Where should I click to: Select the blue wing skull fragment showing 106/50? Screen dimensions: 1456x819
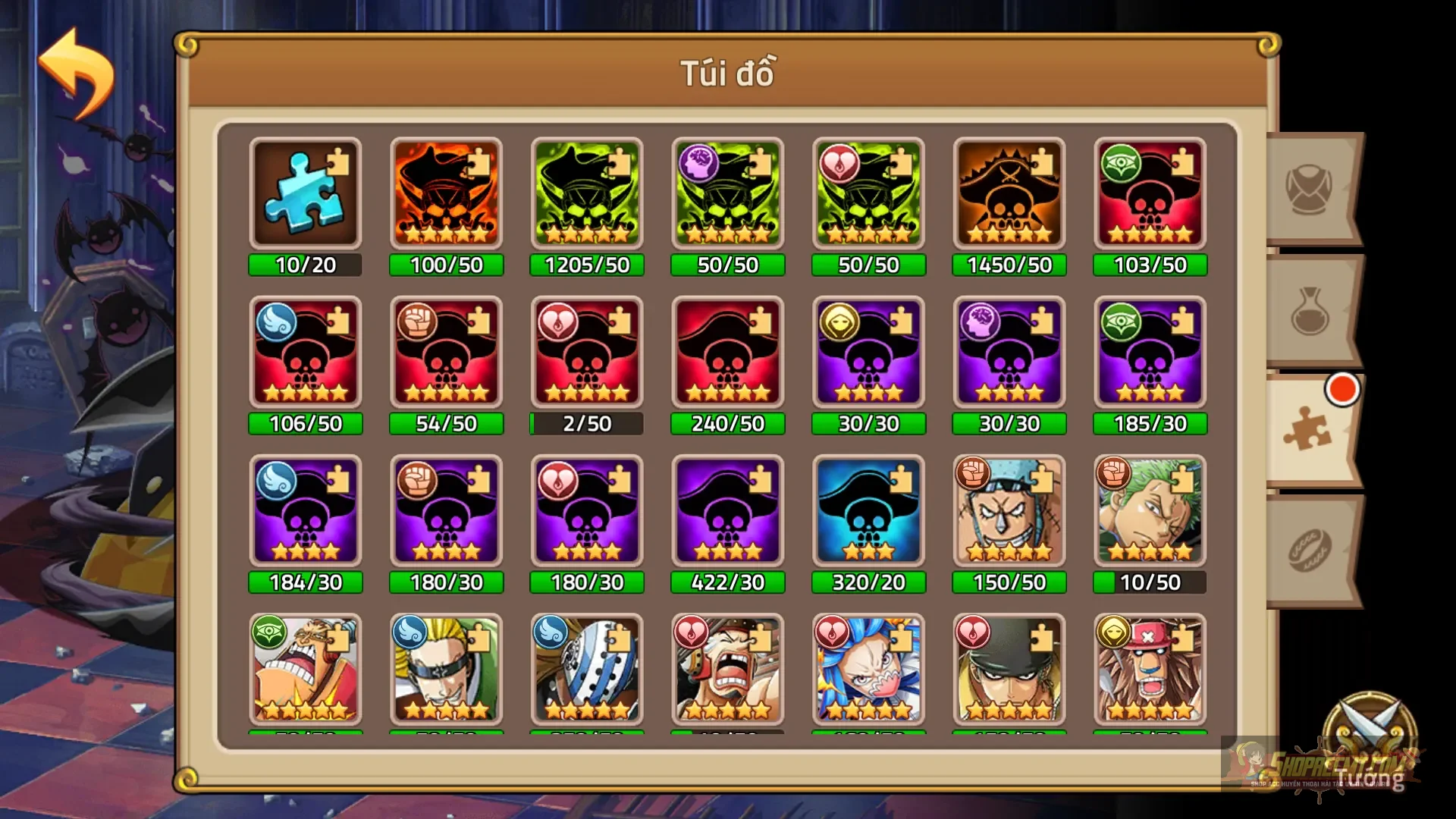coord(306,353)
